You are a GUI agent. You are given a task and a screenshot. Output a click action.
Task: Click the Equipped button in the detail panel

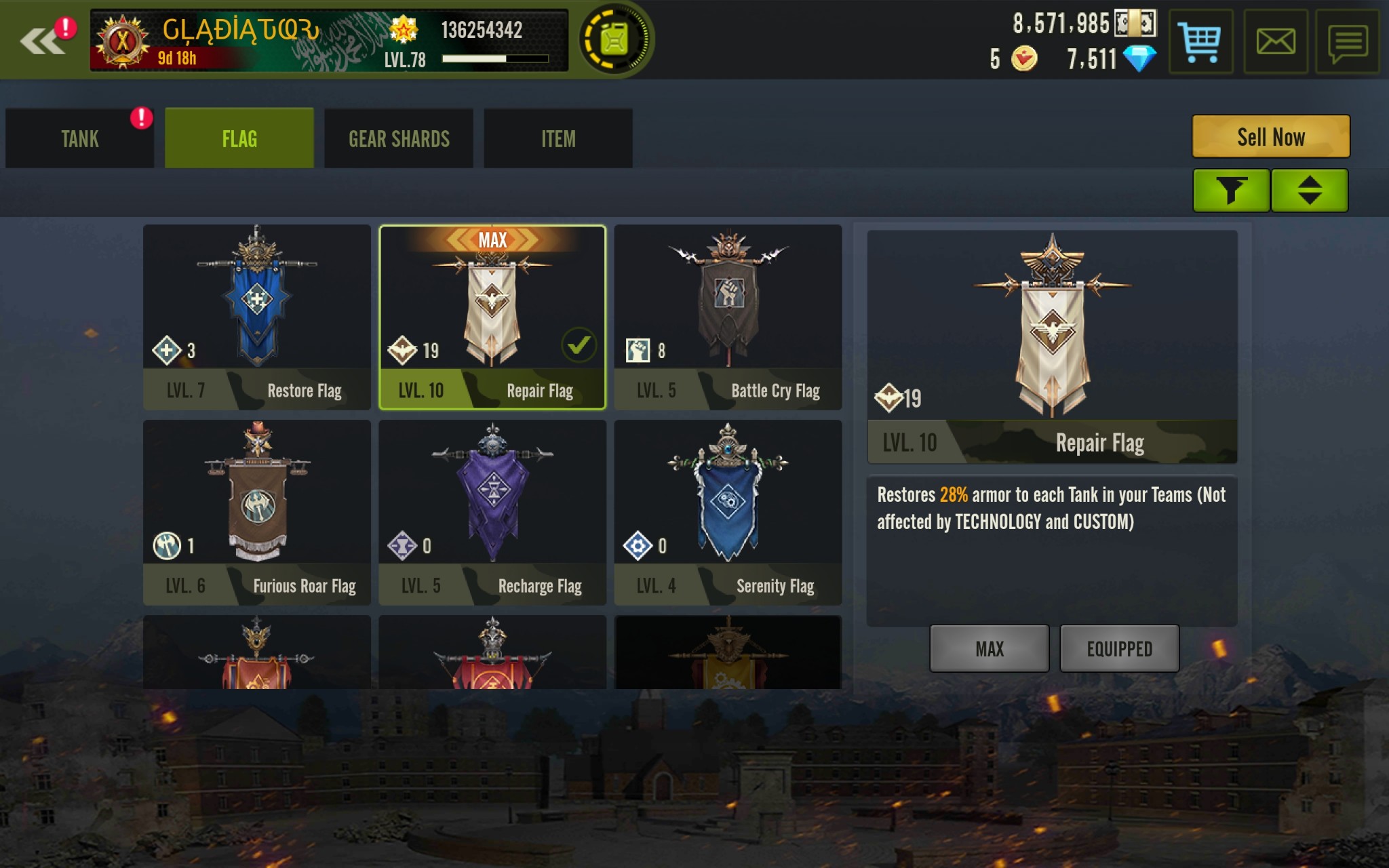coord(1119,649)
